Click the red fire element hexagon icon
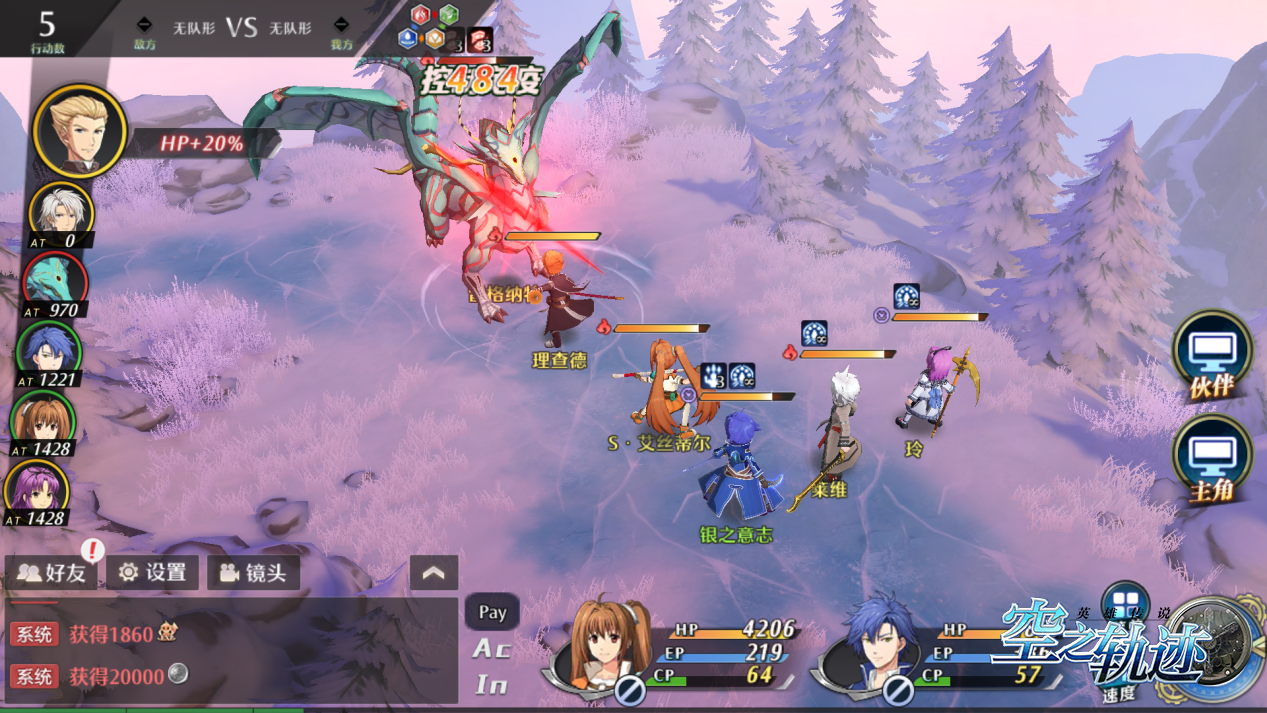Viewport: 1267px width, 713px height. (421, 15)
